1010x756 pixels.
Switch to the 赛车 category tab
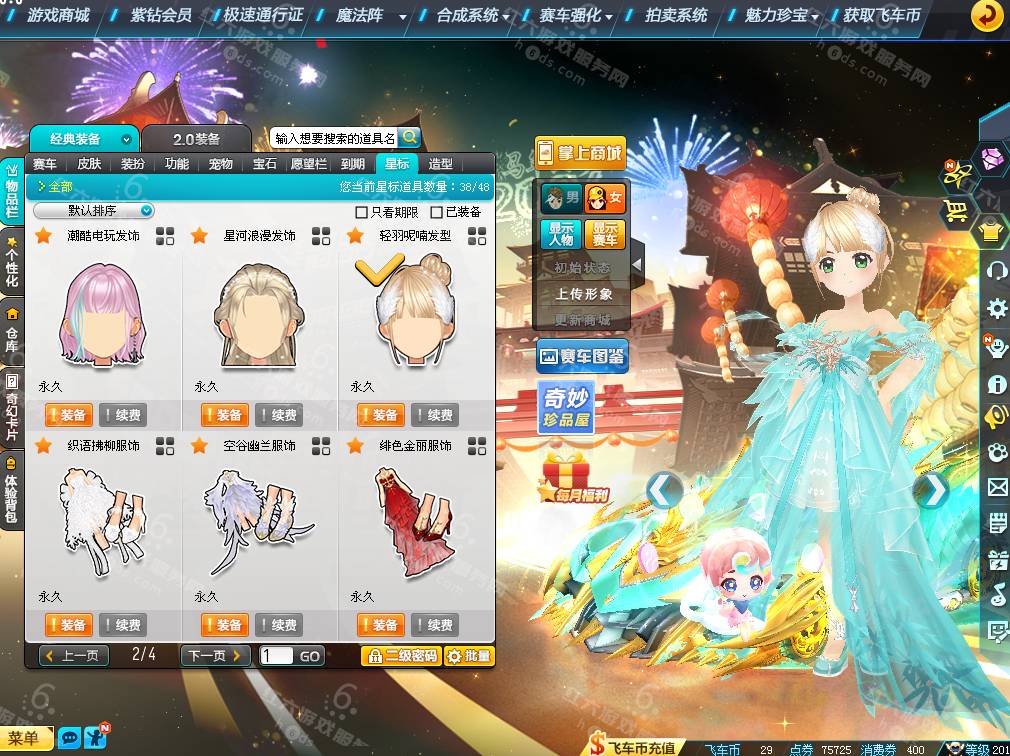point(45,164)
